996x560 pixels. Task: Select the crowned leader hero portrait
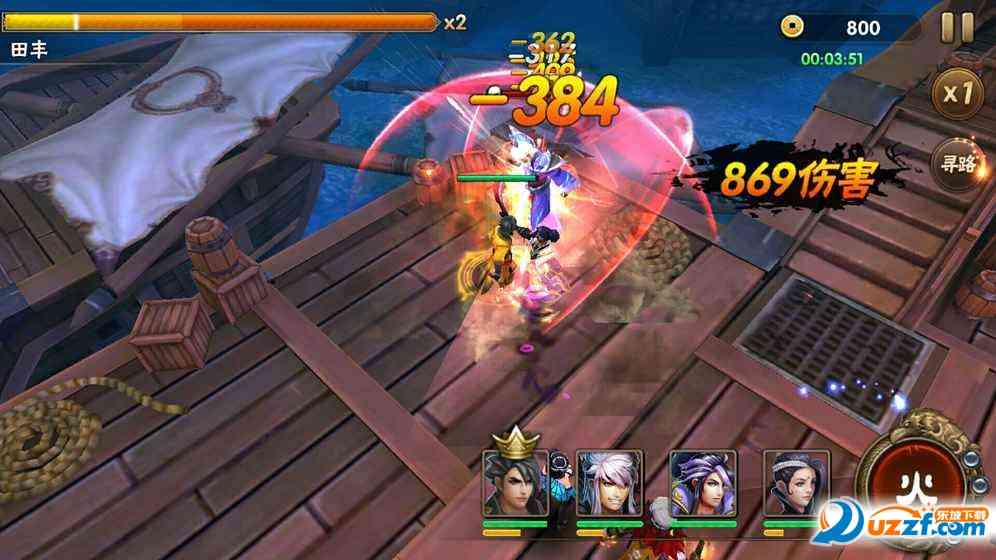514,483
